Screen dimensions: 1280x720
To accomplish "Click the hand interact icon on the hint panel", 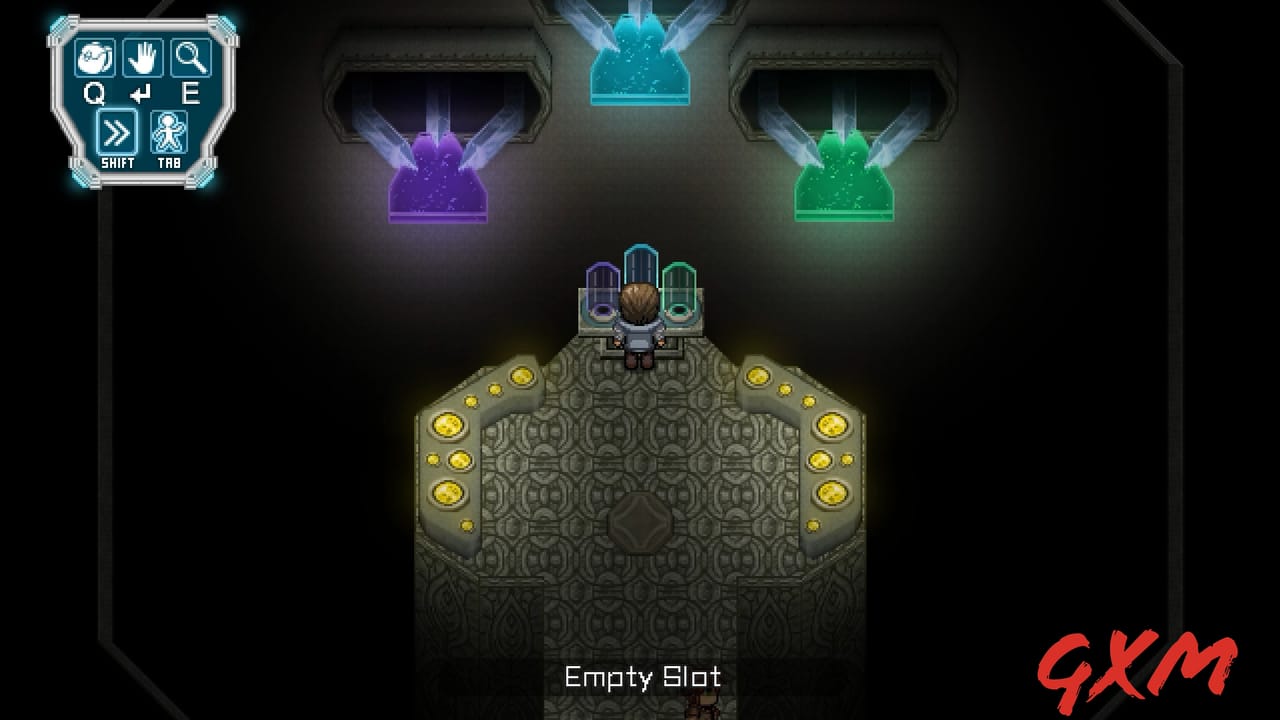I will (x=143, y=60).
